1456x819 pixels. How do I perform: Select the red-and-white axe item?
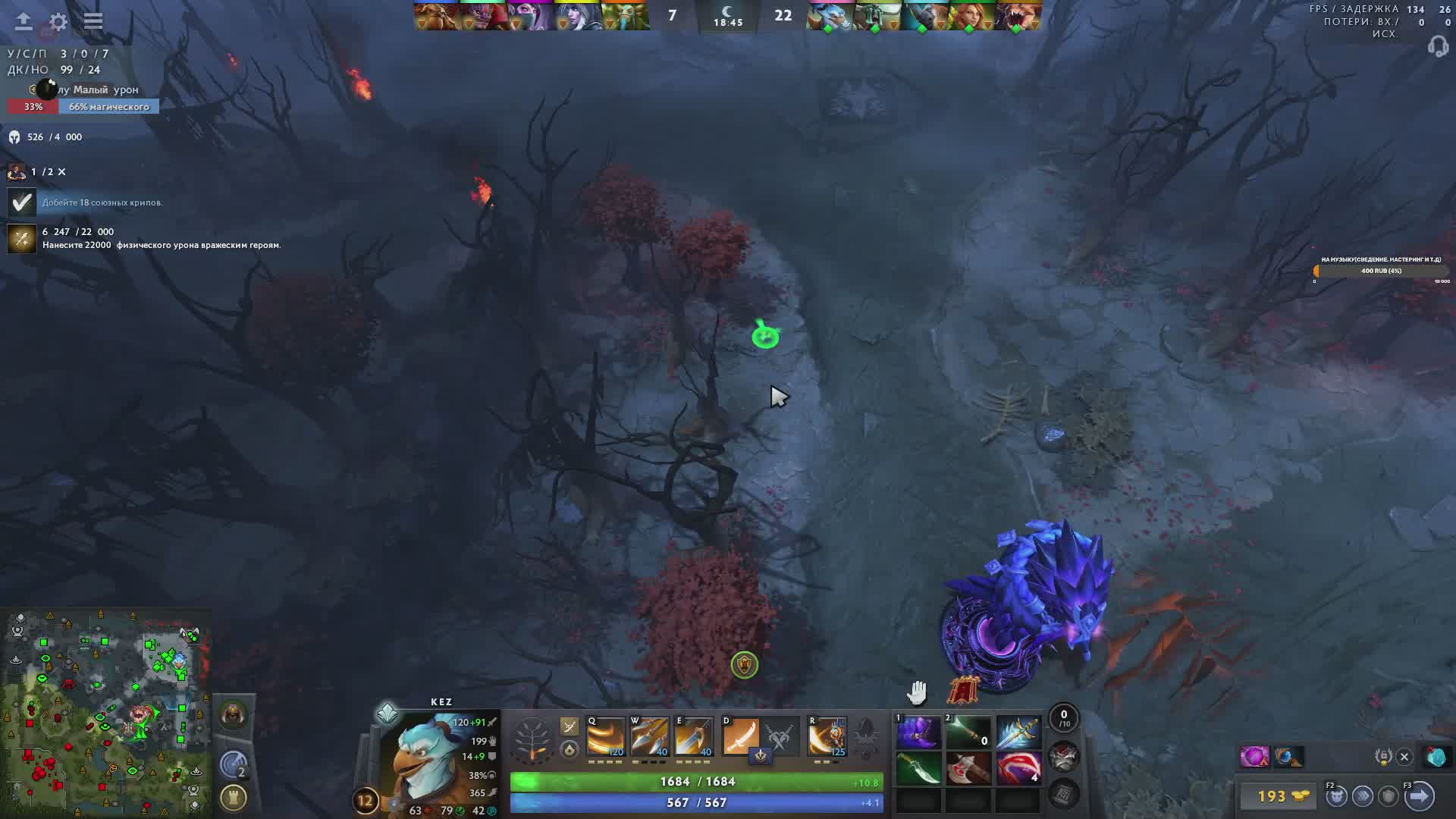(968, 769)
